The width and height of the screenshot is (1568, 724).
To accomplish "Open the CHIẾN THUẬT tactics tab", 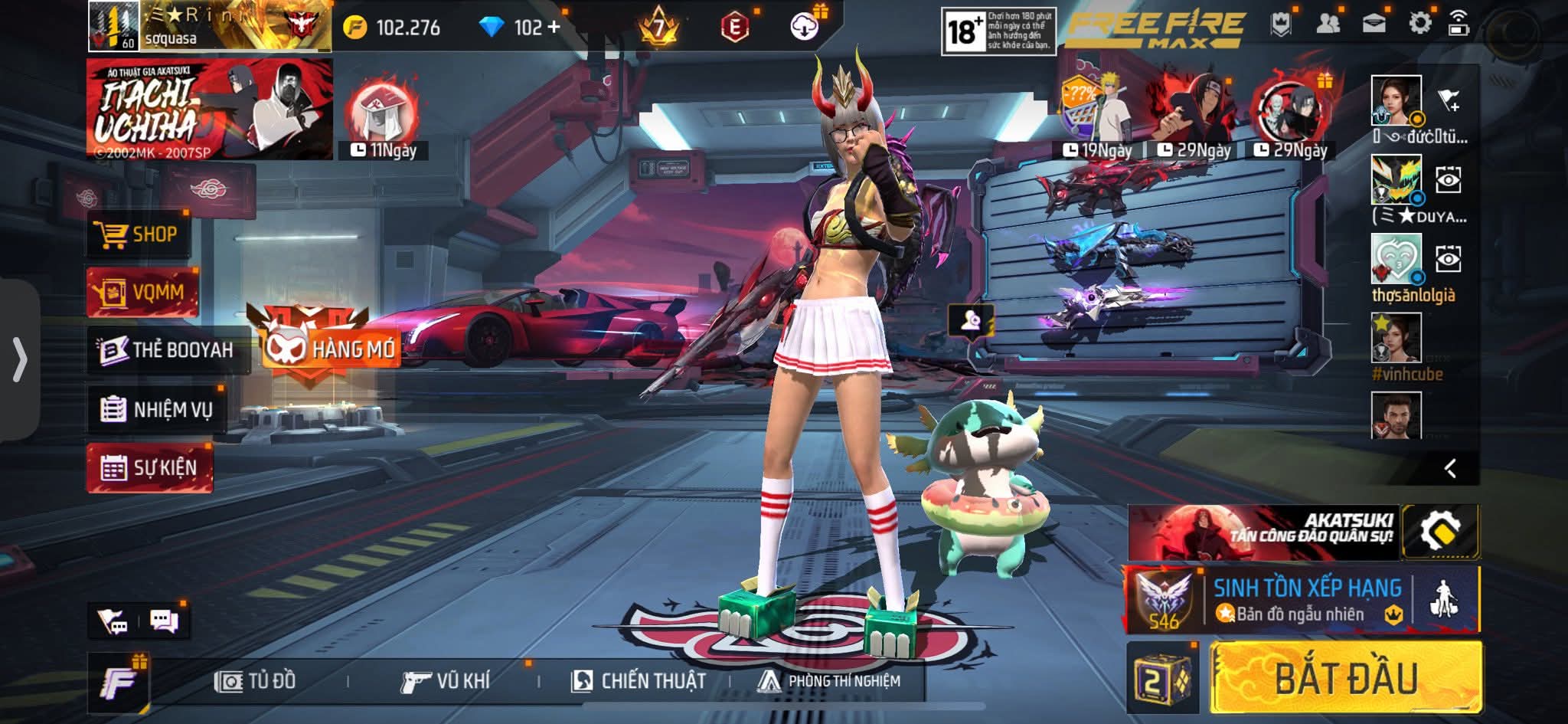I will point(639,680).
